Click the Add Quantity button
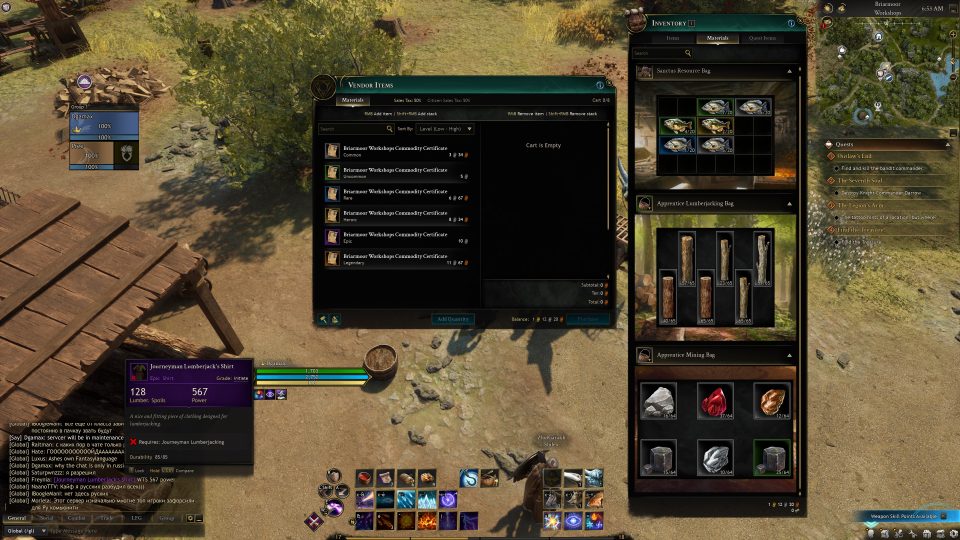This screenshot has height=540, width=960. tap(453, 319)
